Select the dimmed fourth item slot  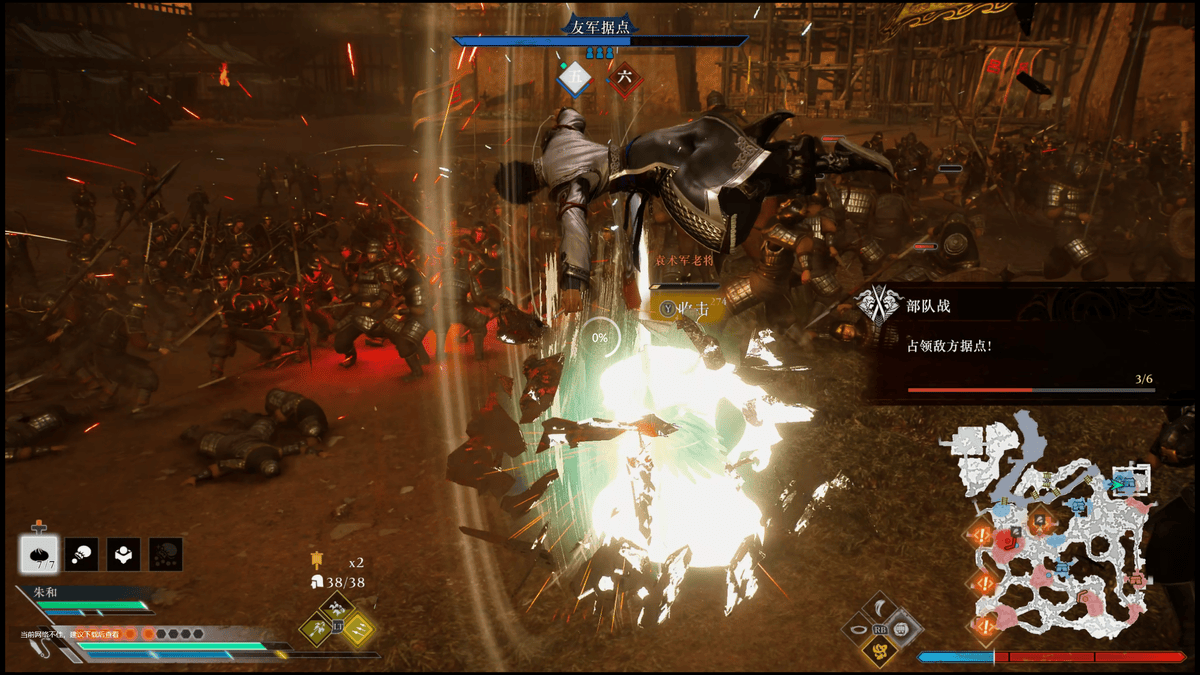[165, 553]
